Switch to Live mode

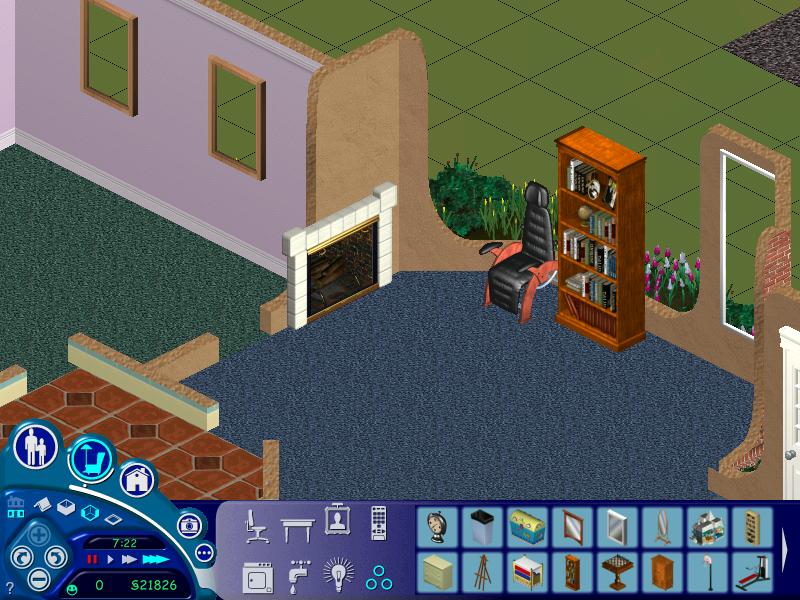click(36, 447)
